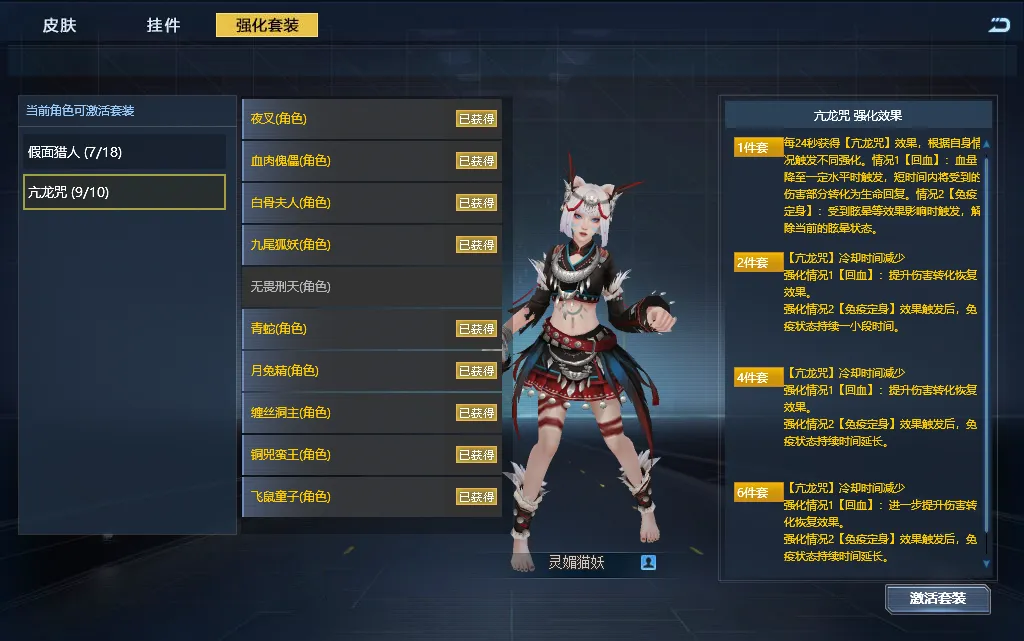Pick the 缠丝洞主(角色) entry
The width and height of the screenshot is (1024, 641).
(x=371, y=413)
